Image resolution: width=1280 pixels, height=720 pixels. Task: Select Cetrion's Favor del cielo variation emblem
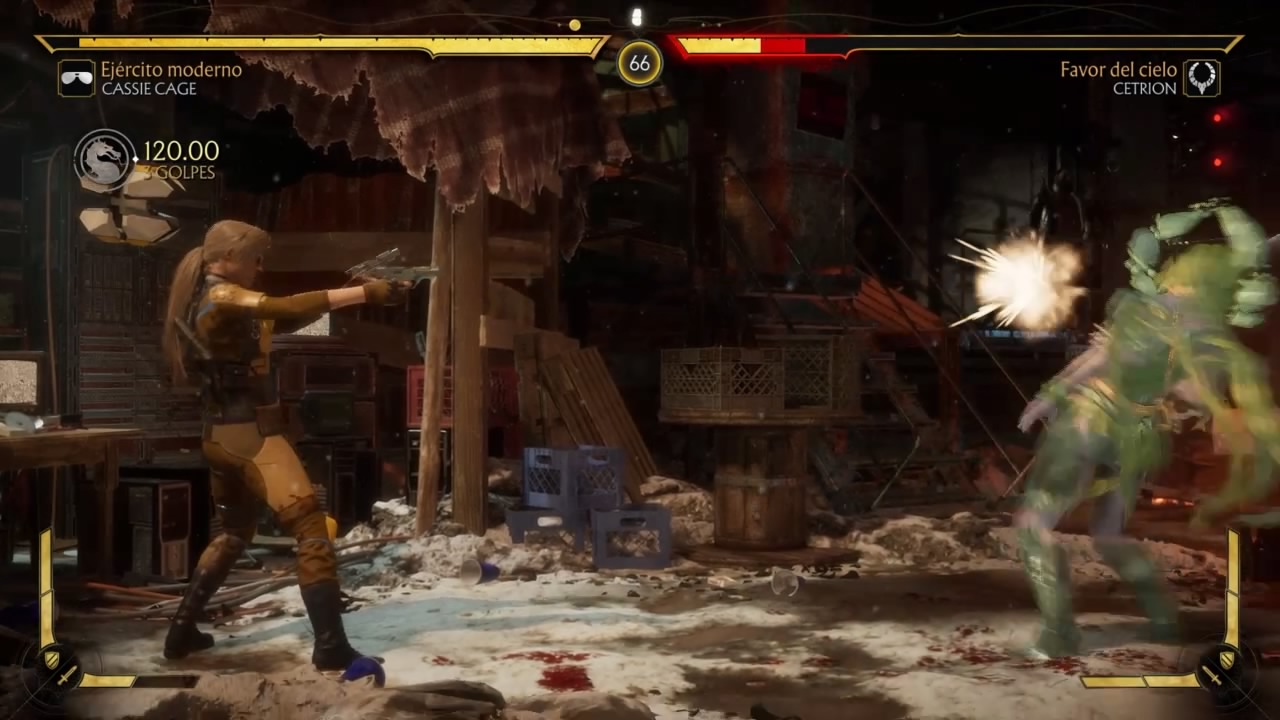tap(1201, 78)
